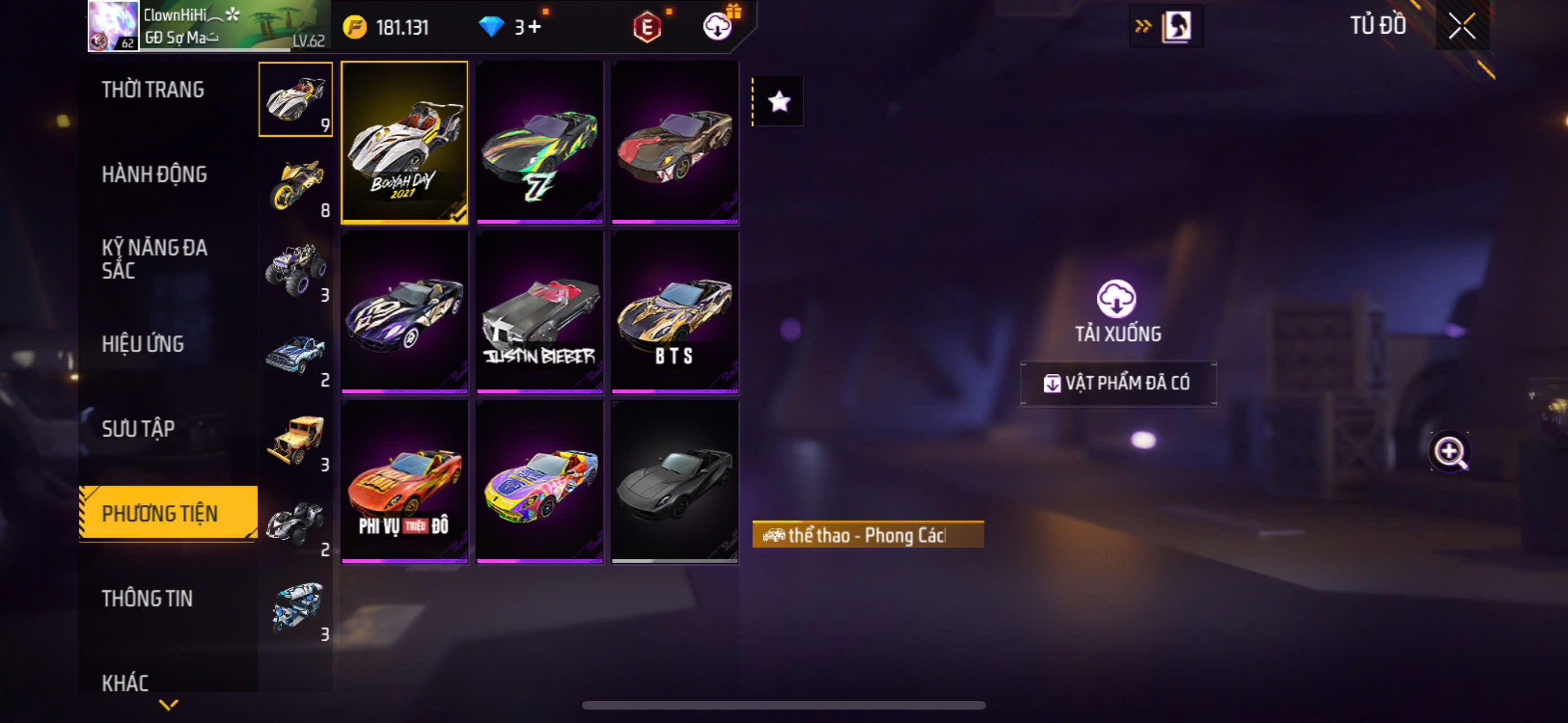This screenshot has height=723, width=1568.
Task: Expand the category list down arrow
Action: click(169, 705)
